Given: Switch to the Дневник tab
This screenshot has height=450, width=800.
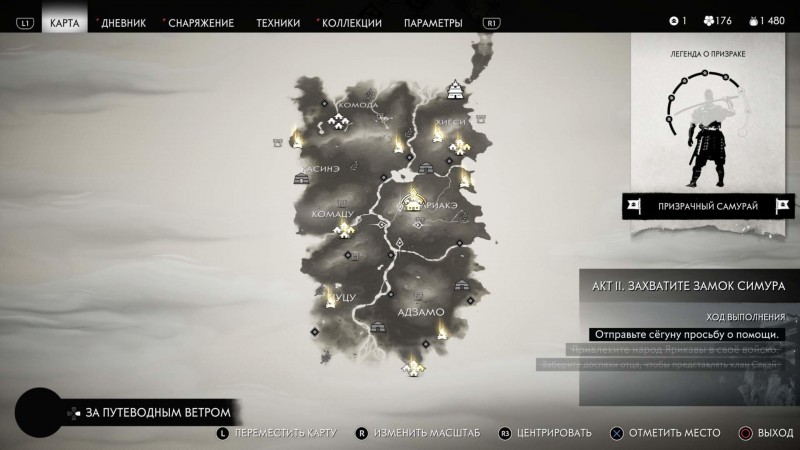Looking at the screenshot, I should pos(124,22).
